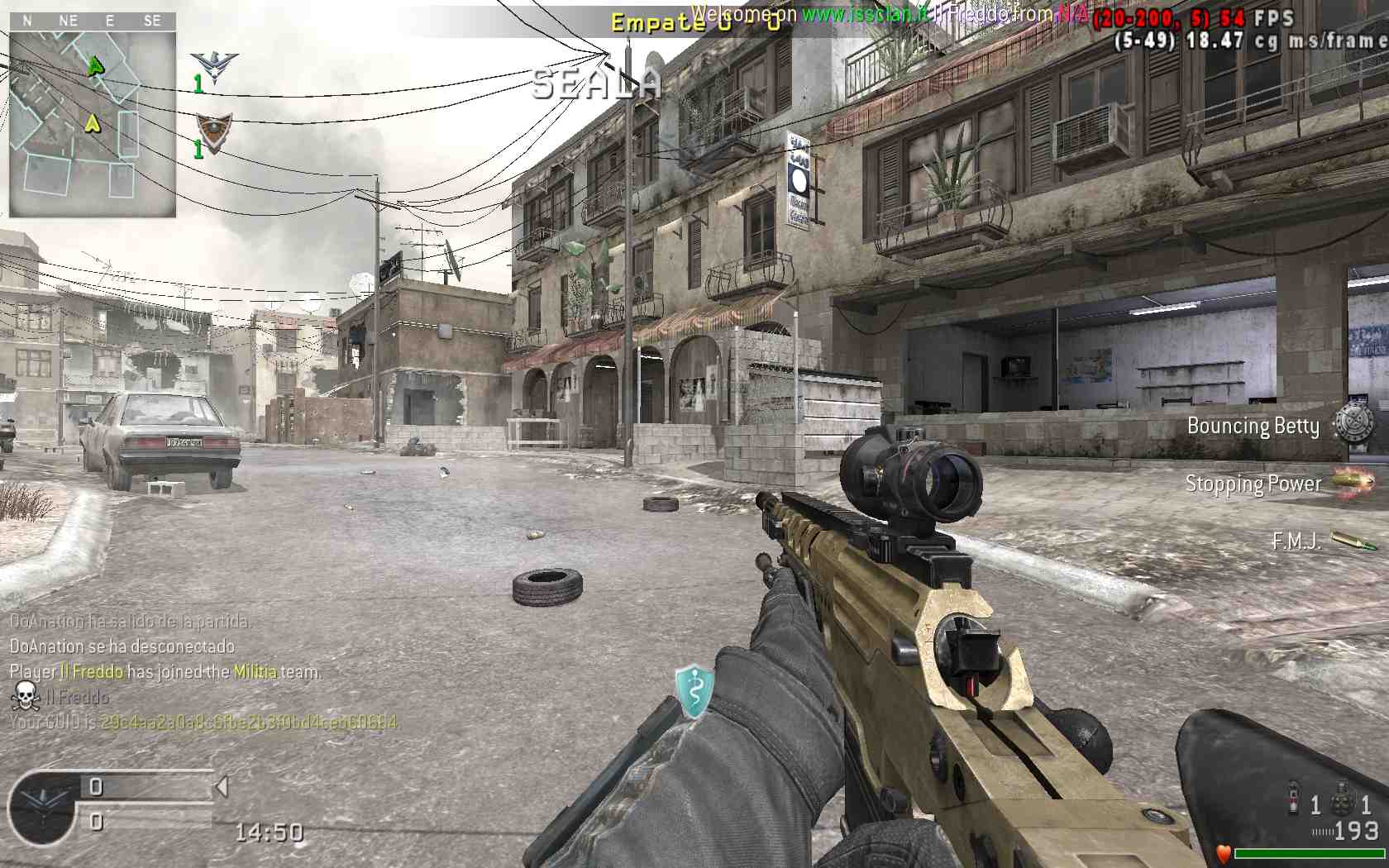Image resolution: width=1389 pixels, height=868 pixels.
Task: Select the F.M.J. bullet icon
Action: [1354, 541]
